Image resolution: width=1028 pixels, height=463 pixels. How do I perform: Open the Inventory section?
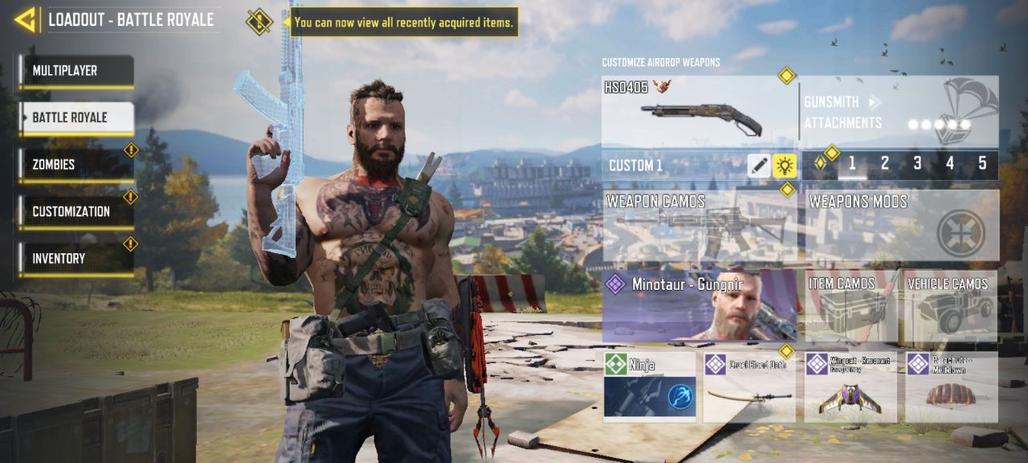coord(76,259)
